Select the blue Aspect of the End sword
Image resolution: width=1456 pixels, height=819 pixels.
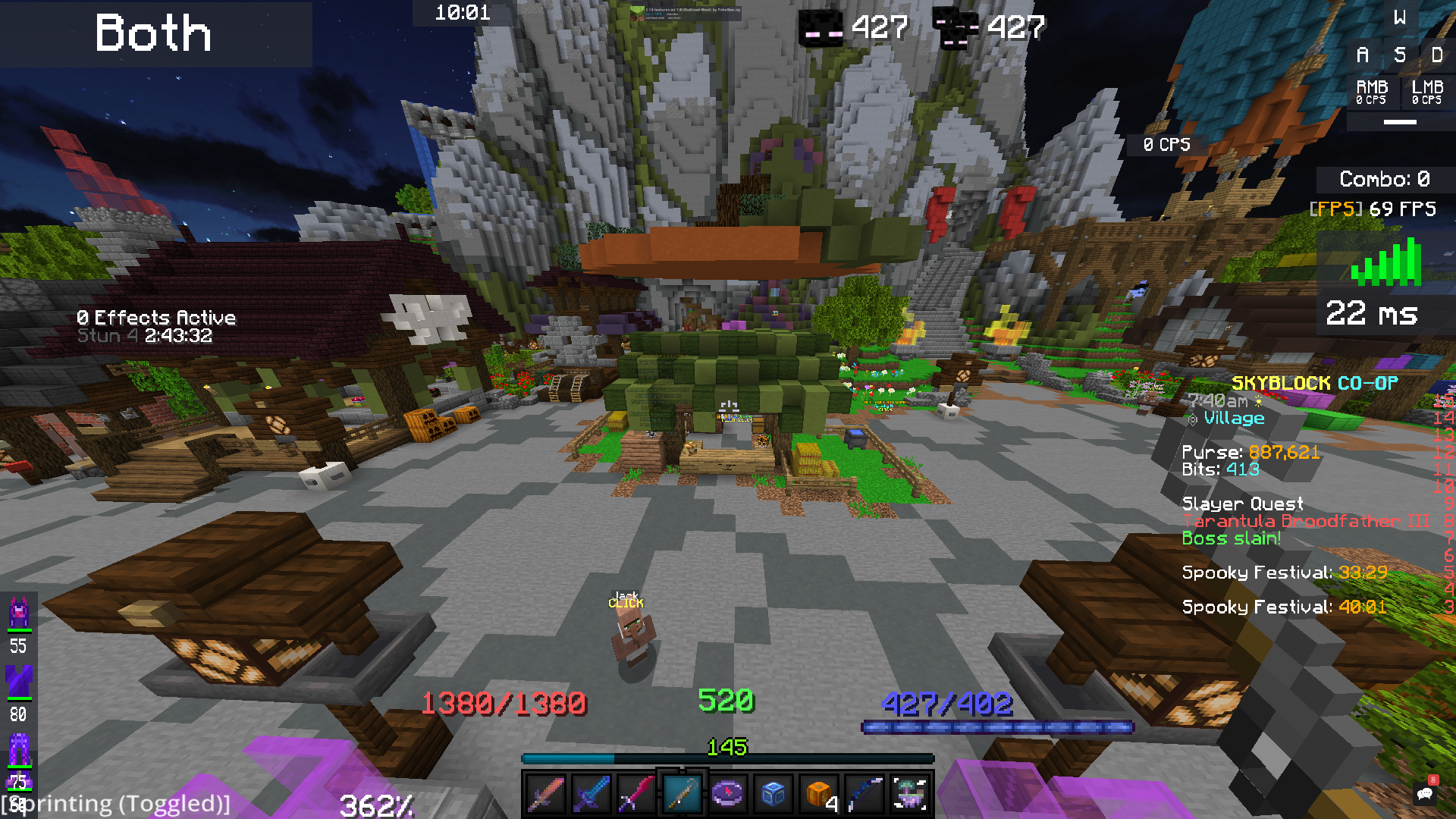click(593, 794)
